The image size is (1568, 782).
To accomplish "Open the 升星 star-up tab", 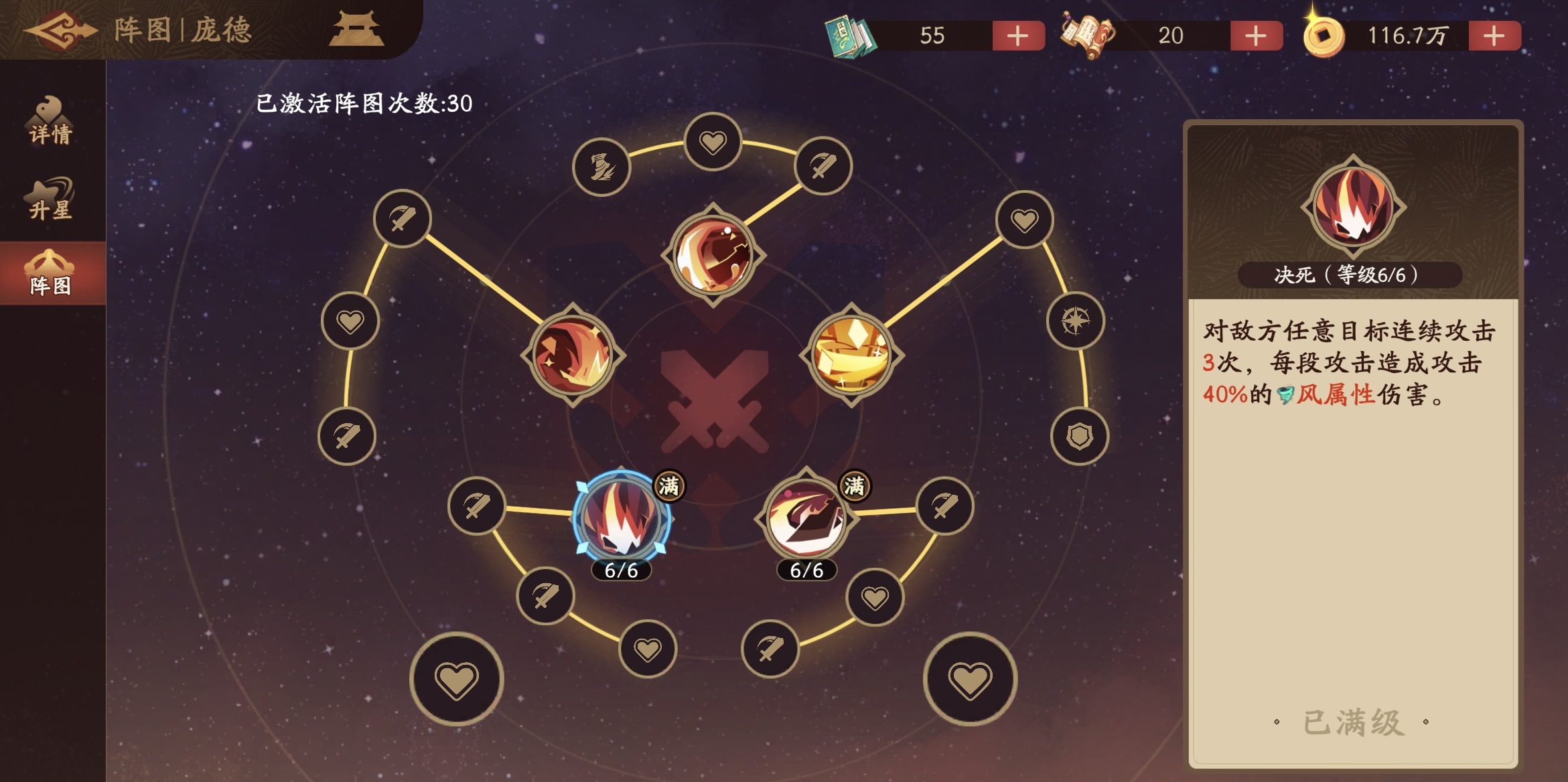I will coord(50,200).
